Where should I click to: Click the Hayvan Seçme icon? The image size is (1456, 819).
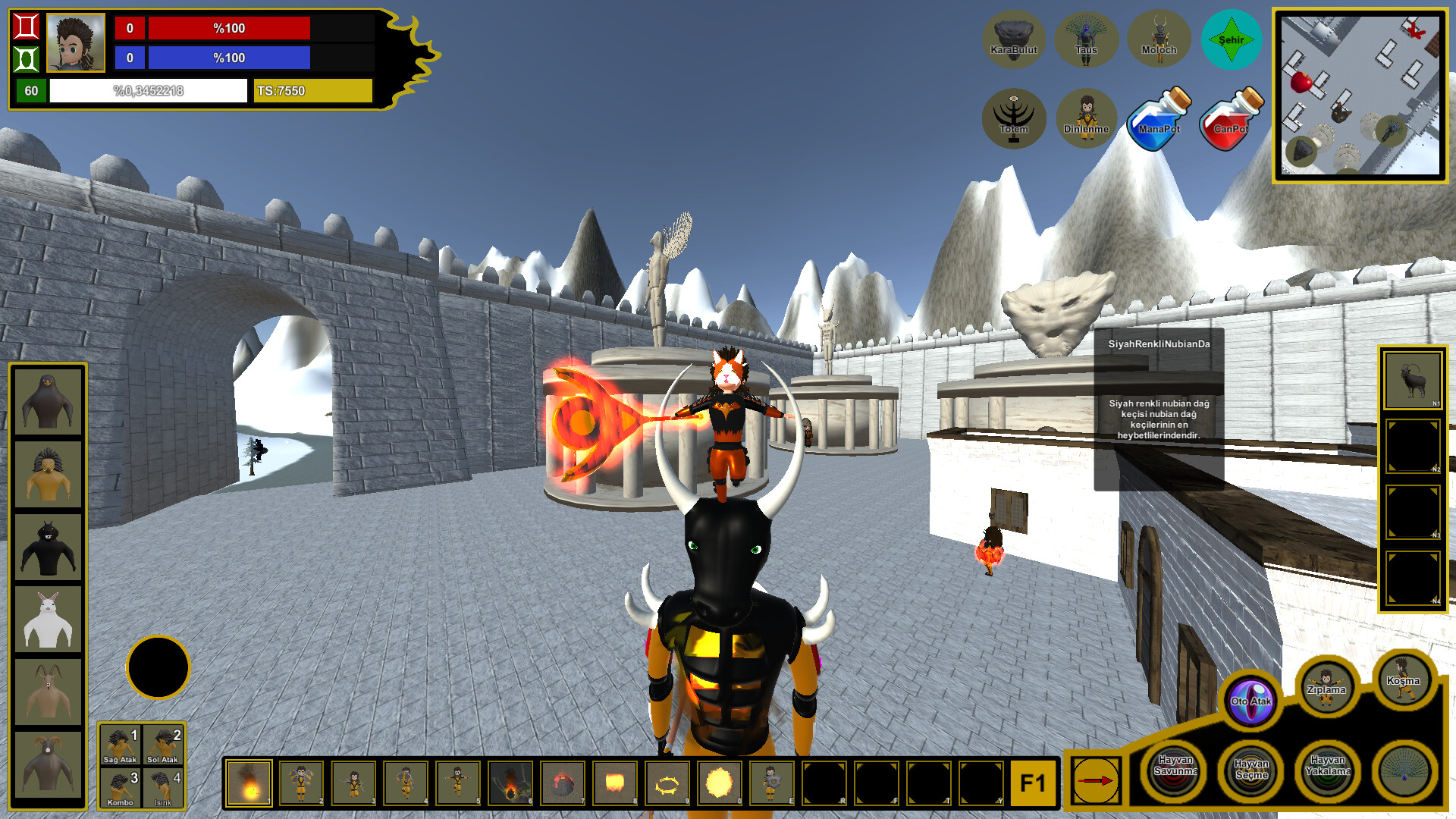tap(1250, 770)
